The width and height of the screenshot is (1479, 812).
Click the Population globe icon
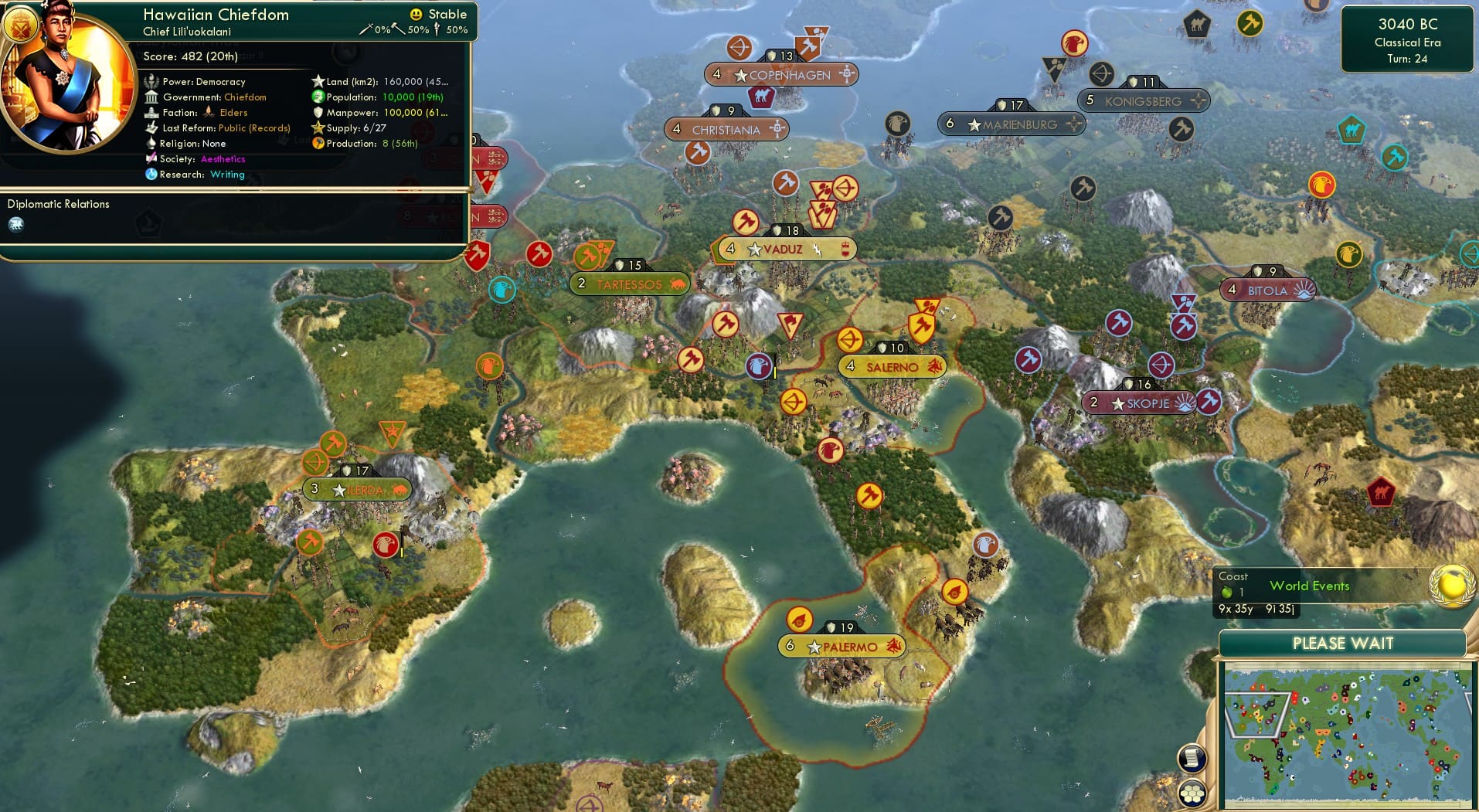click(318, 97)
